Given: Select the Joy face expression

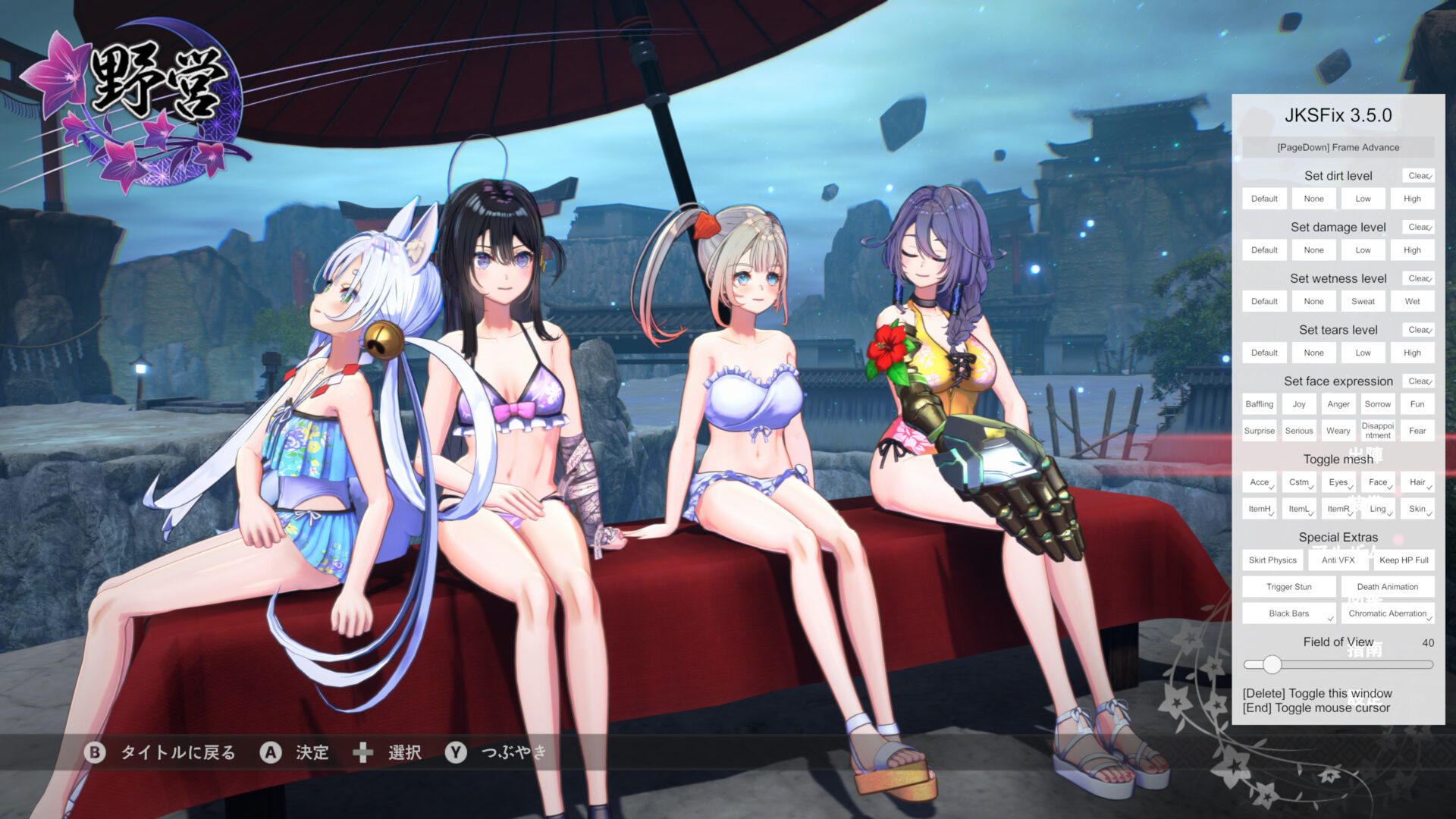Looking at the screenshot, I should 1298,403.
